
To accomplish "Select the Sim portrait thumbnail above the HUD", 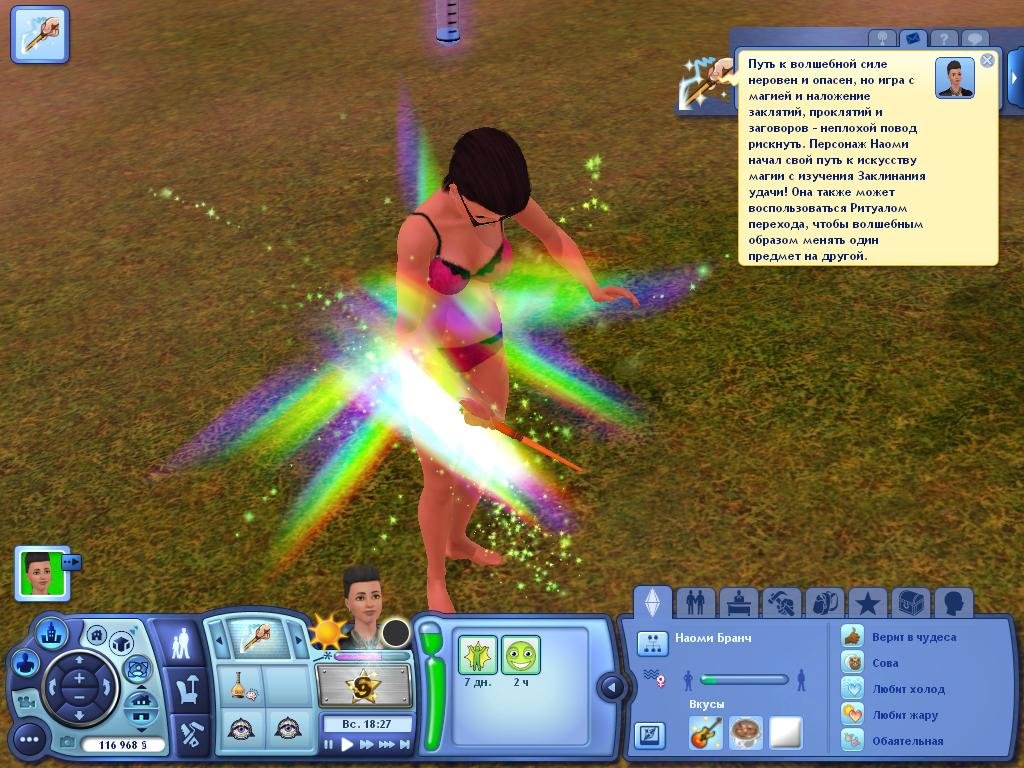I will coord(40,572).
